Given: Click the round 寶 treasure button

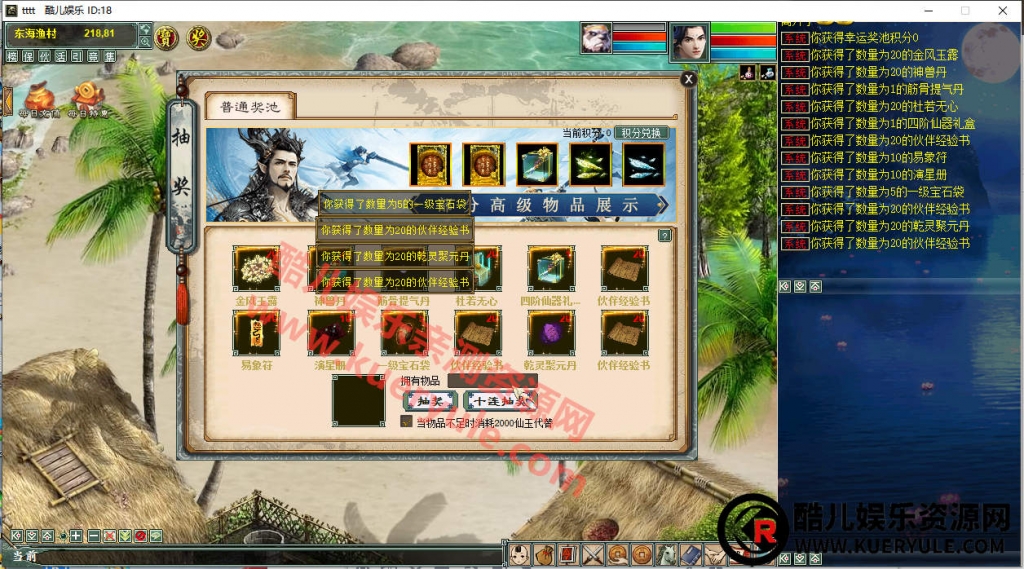Looking at the screenshot, I should (167, 38).
